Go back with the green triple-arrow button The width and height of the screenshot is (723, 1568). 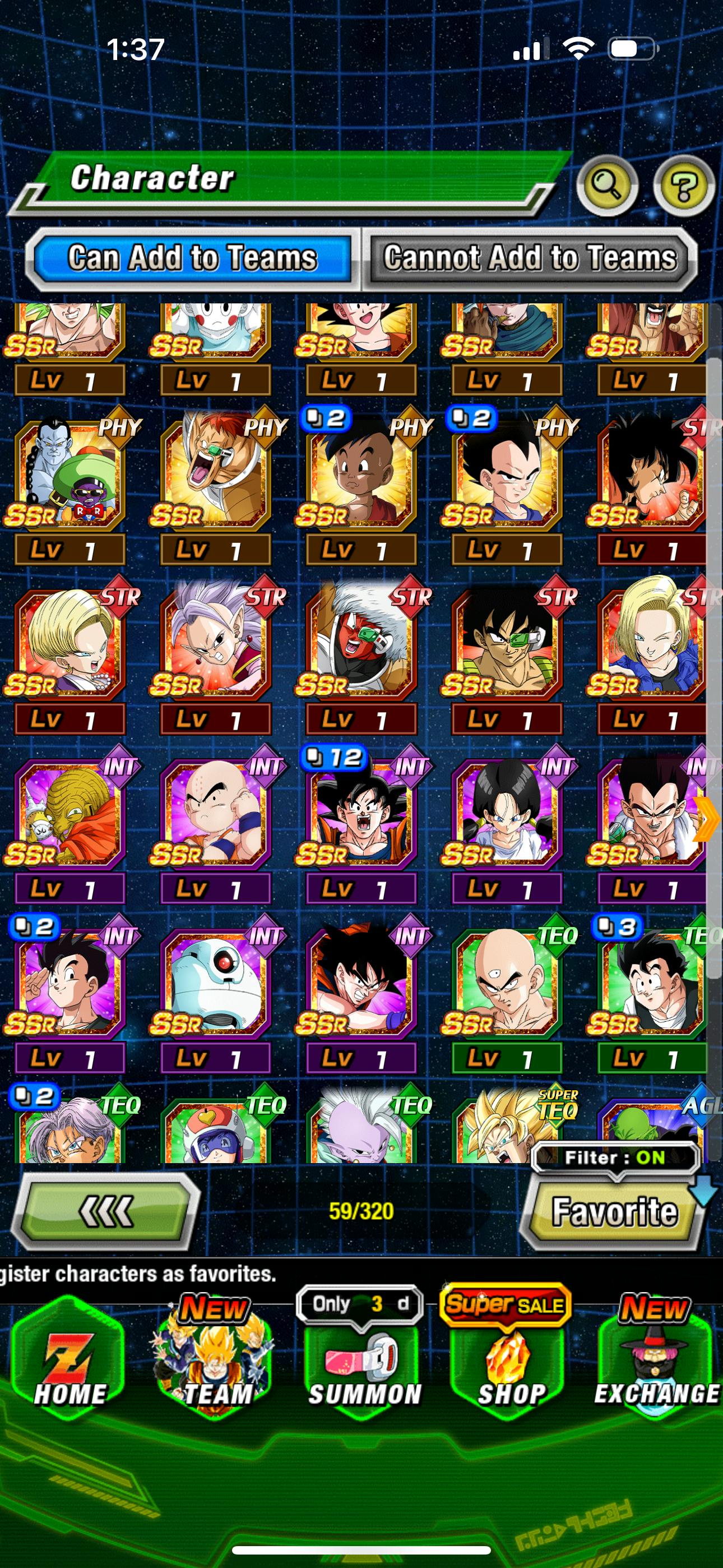coord(106,1211)
